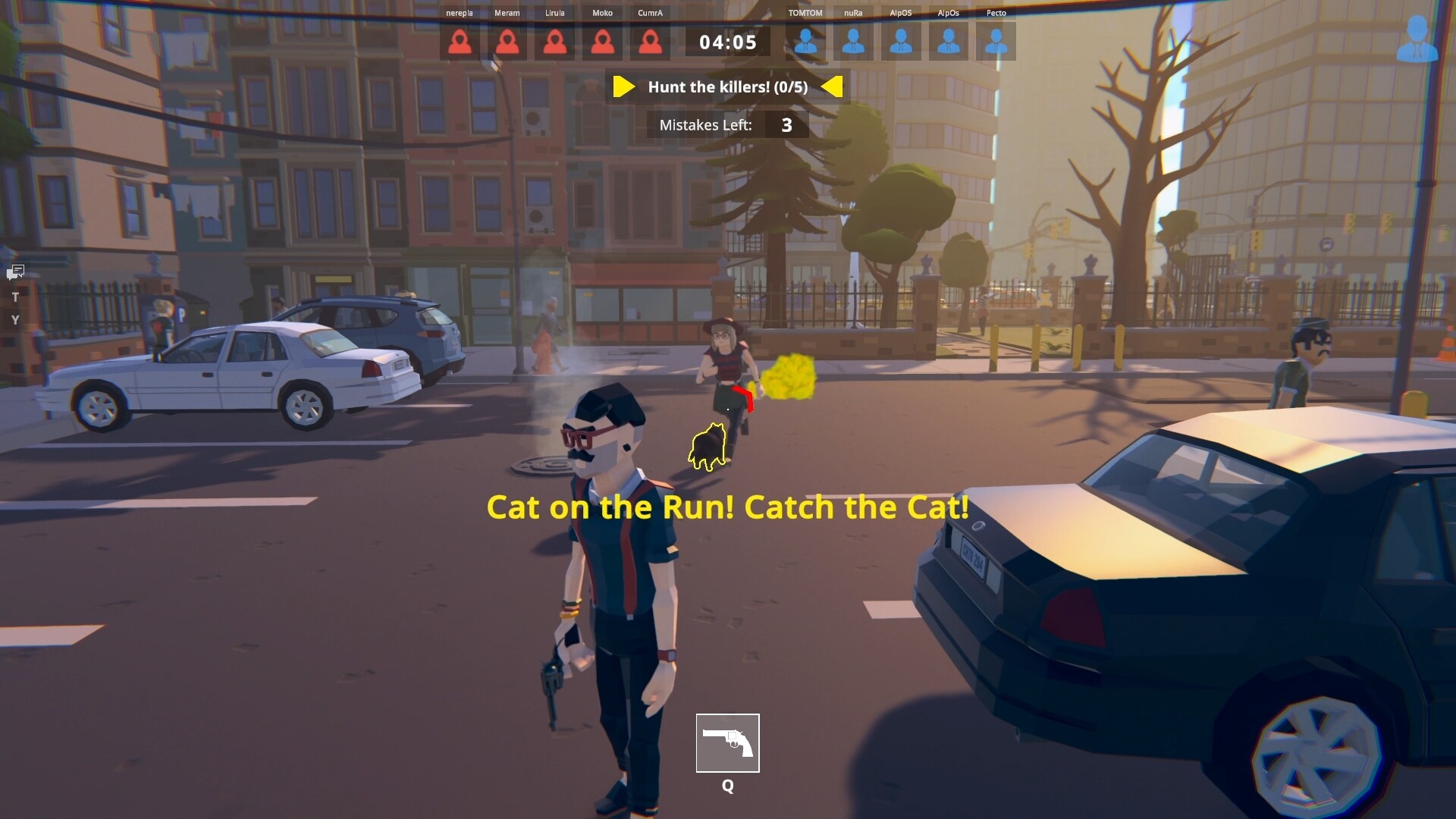The image size is (1456, 819).
Task: Open the chat speech-bubble icon
Action: pos(16,271)
